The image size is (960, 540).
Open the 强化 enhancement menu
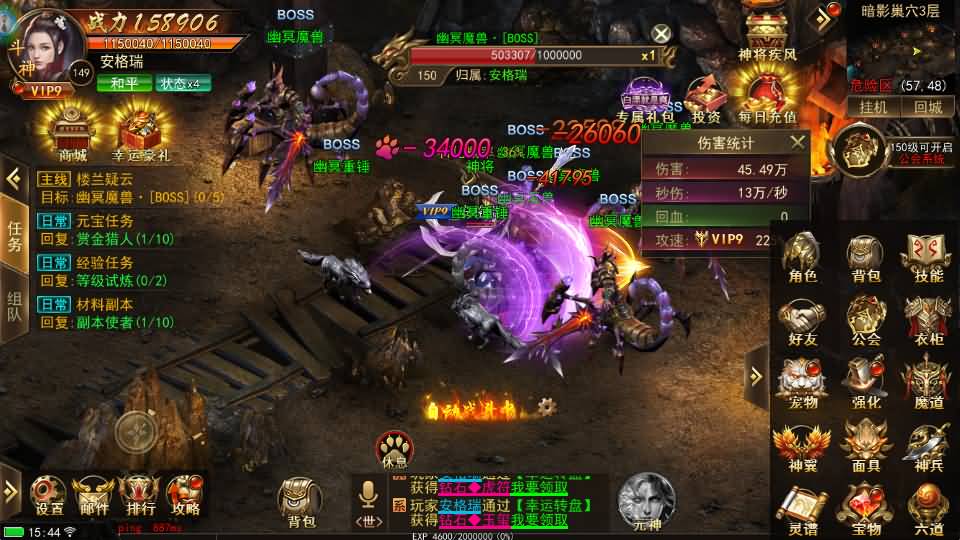pos(865,382)
